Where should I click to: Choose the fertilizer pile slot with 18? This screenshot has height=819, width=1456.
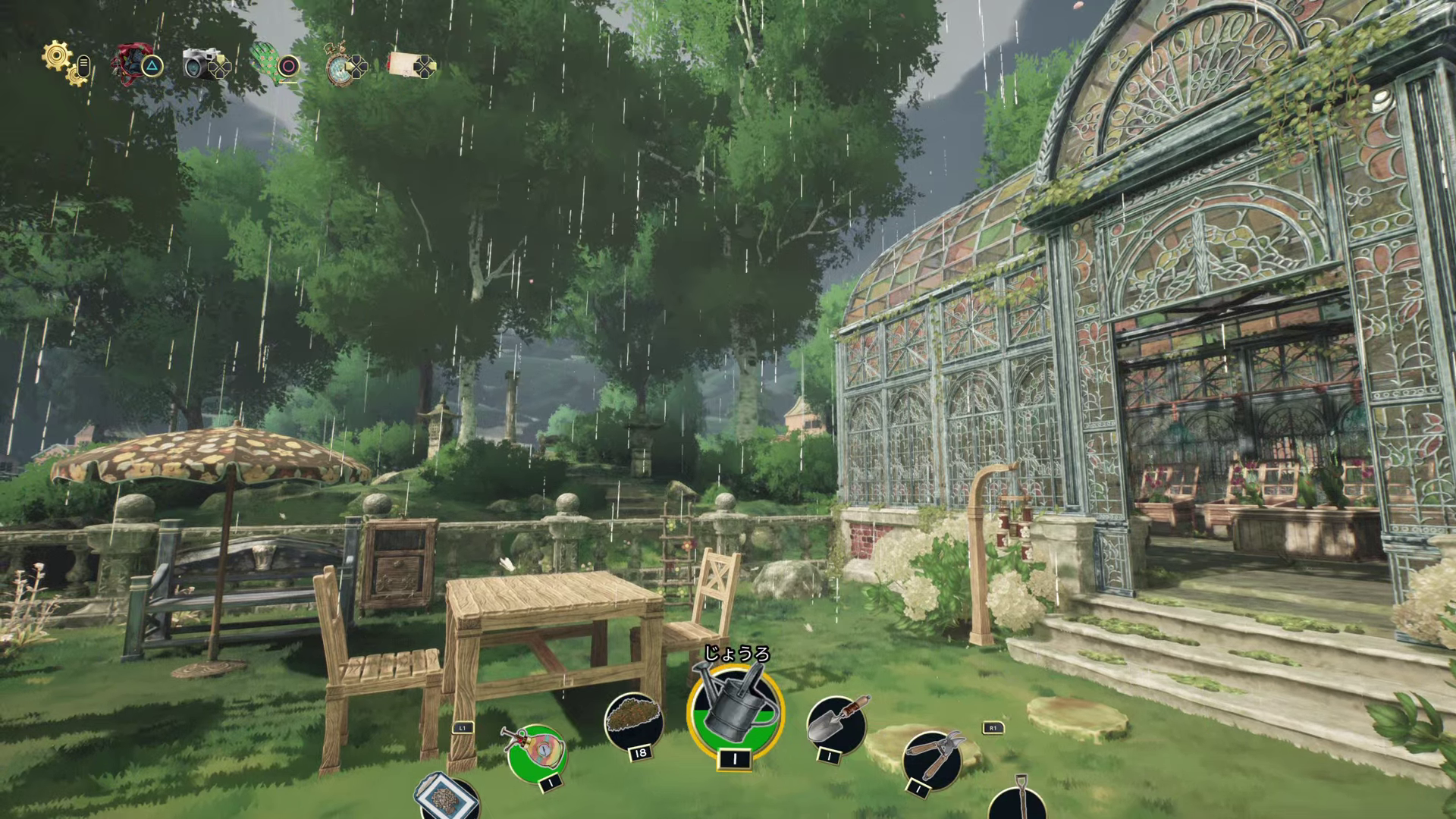[x=633, y=719]
